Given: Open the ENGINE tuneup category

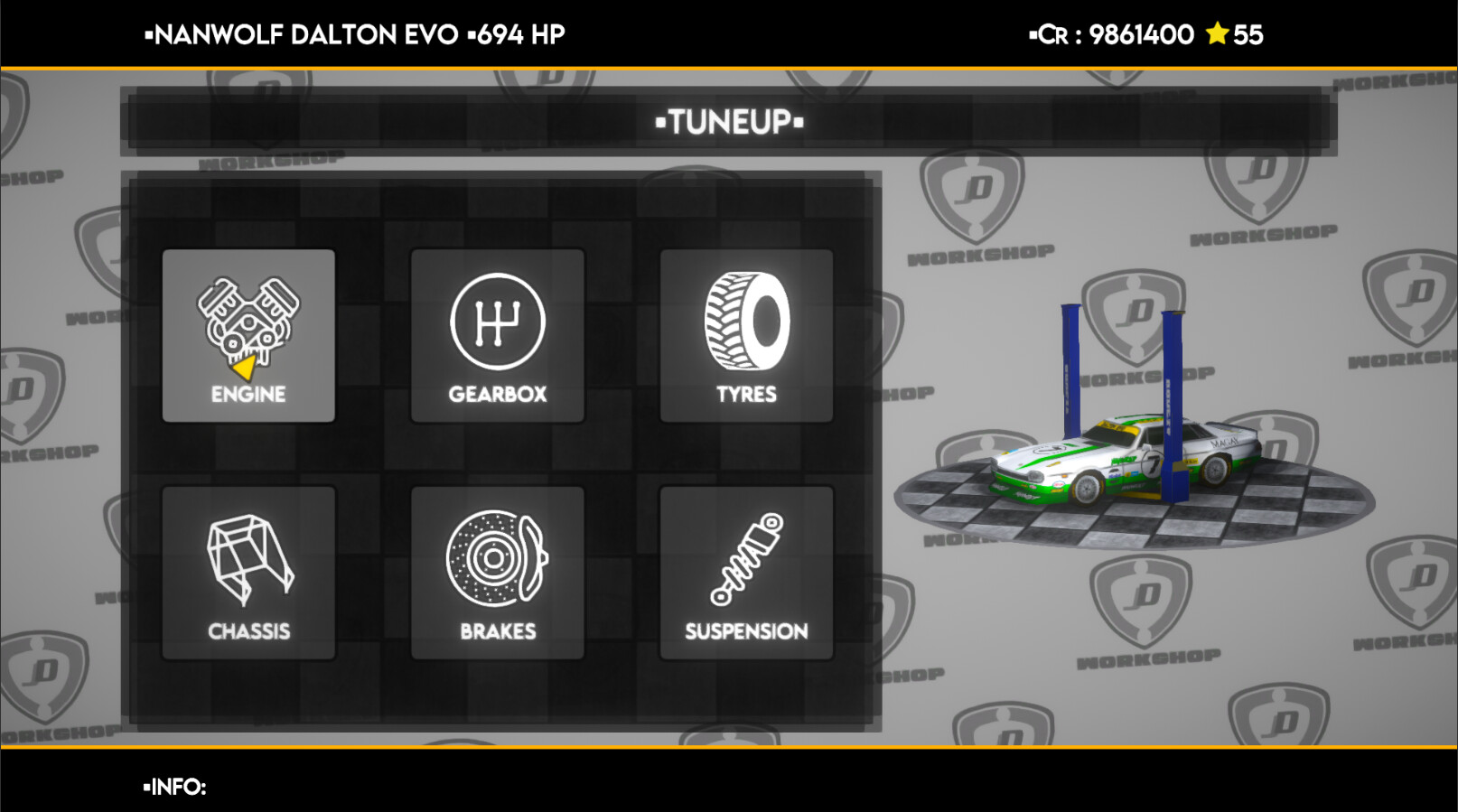Looking at the screenshot, I should [x=248, y=336].
